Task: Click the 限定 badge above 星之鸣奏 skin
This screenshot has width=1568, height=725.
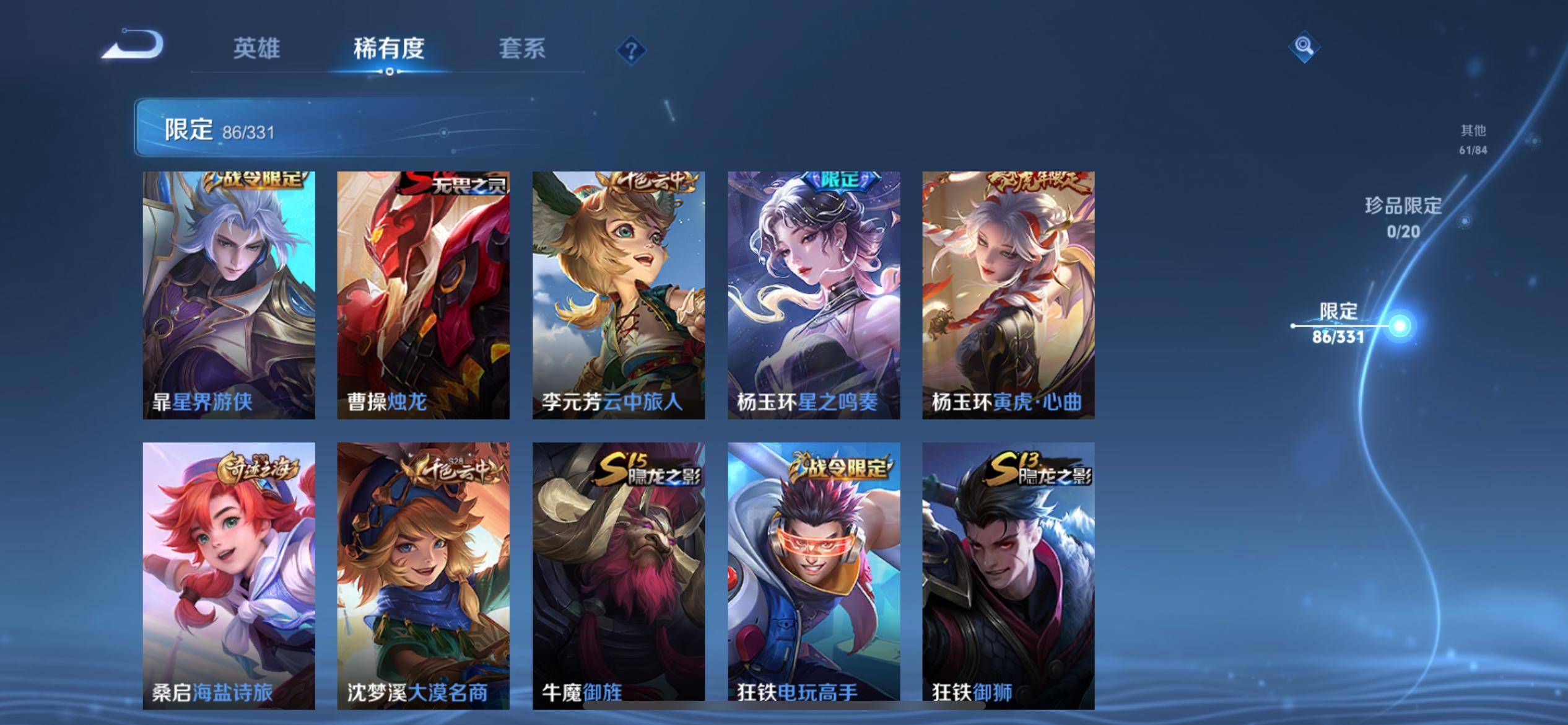Action: click(839, 181)
